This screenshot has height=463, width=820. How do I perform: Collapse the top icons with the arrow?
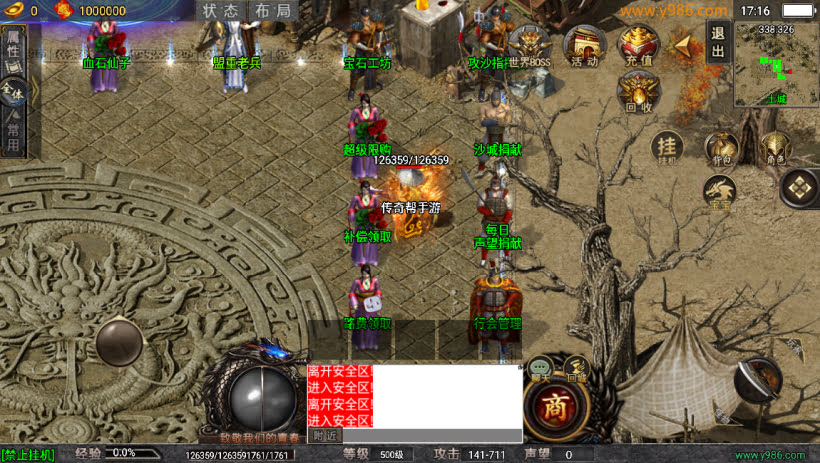pyautogui.click(x=684, y=45)
